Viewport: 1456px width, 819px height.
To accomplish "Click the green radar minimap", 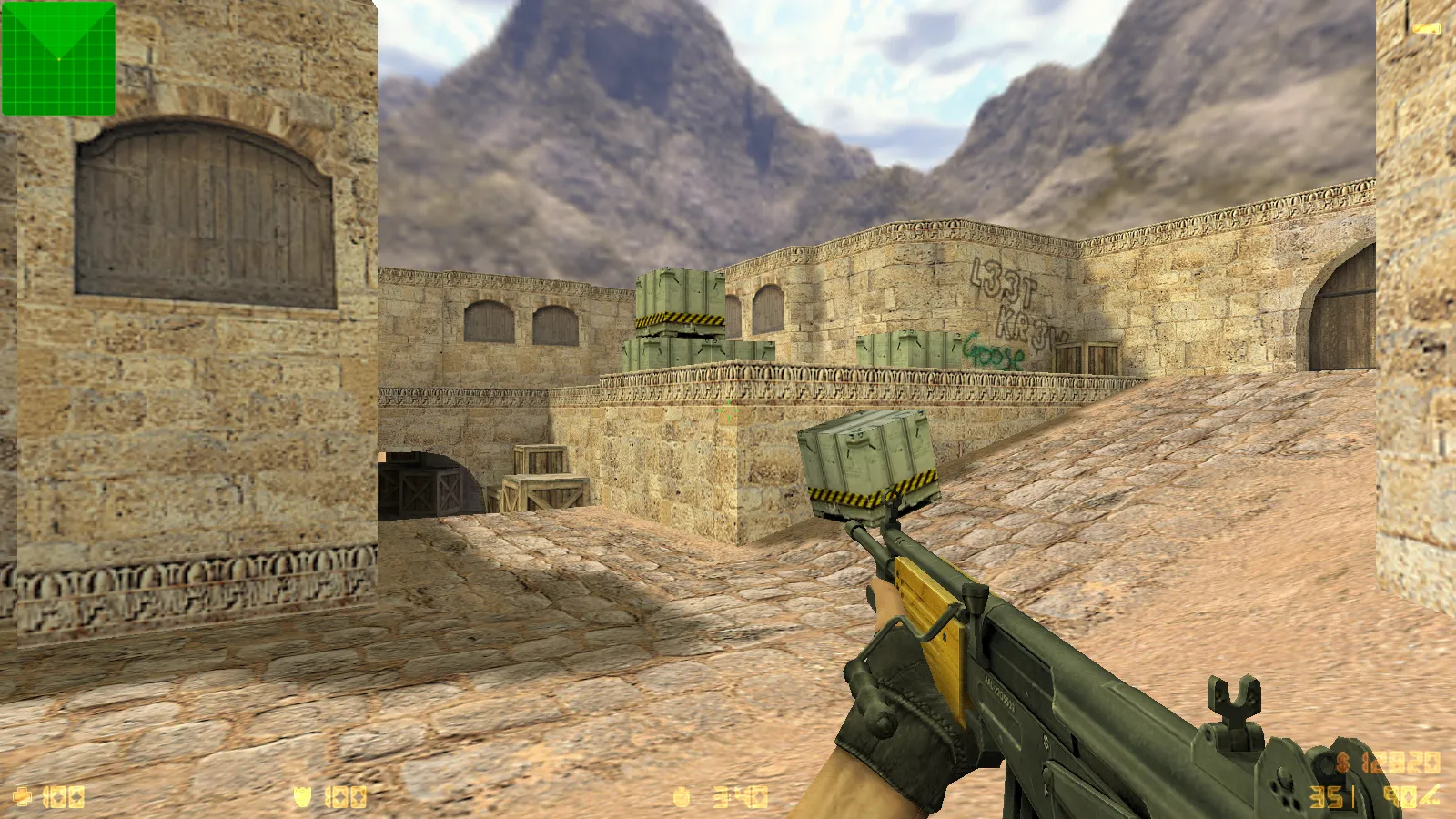I will pos(59,59).
